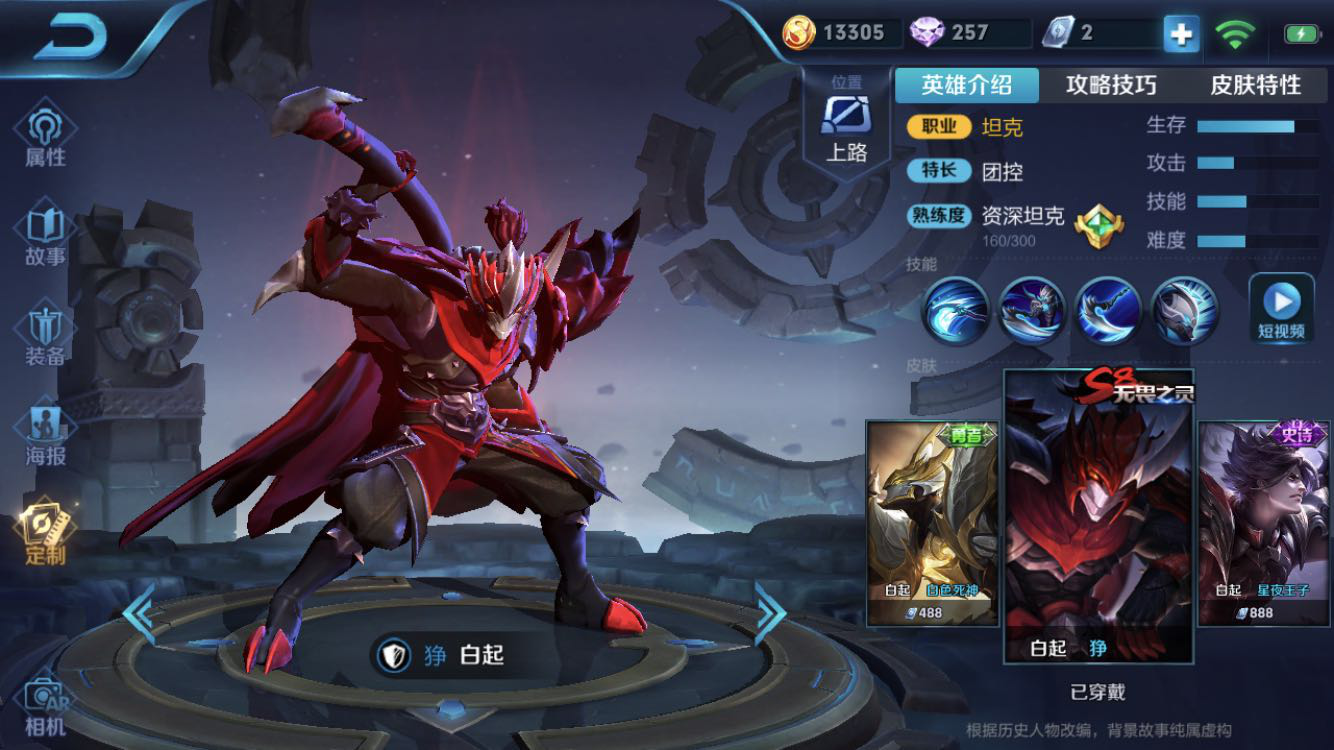Switch to the 英雄介绍 tab
1334x750 pixels.
click(x=966, y=85)
